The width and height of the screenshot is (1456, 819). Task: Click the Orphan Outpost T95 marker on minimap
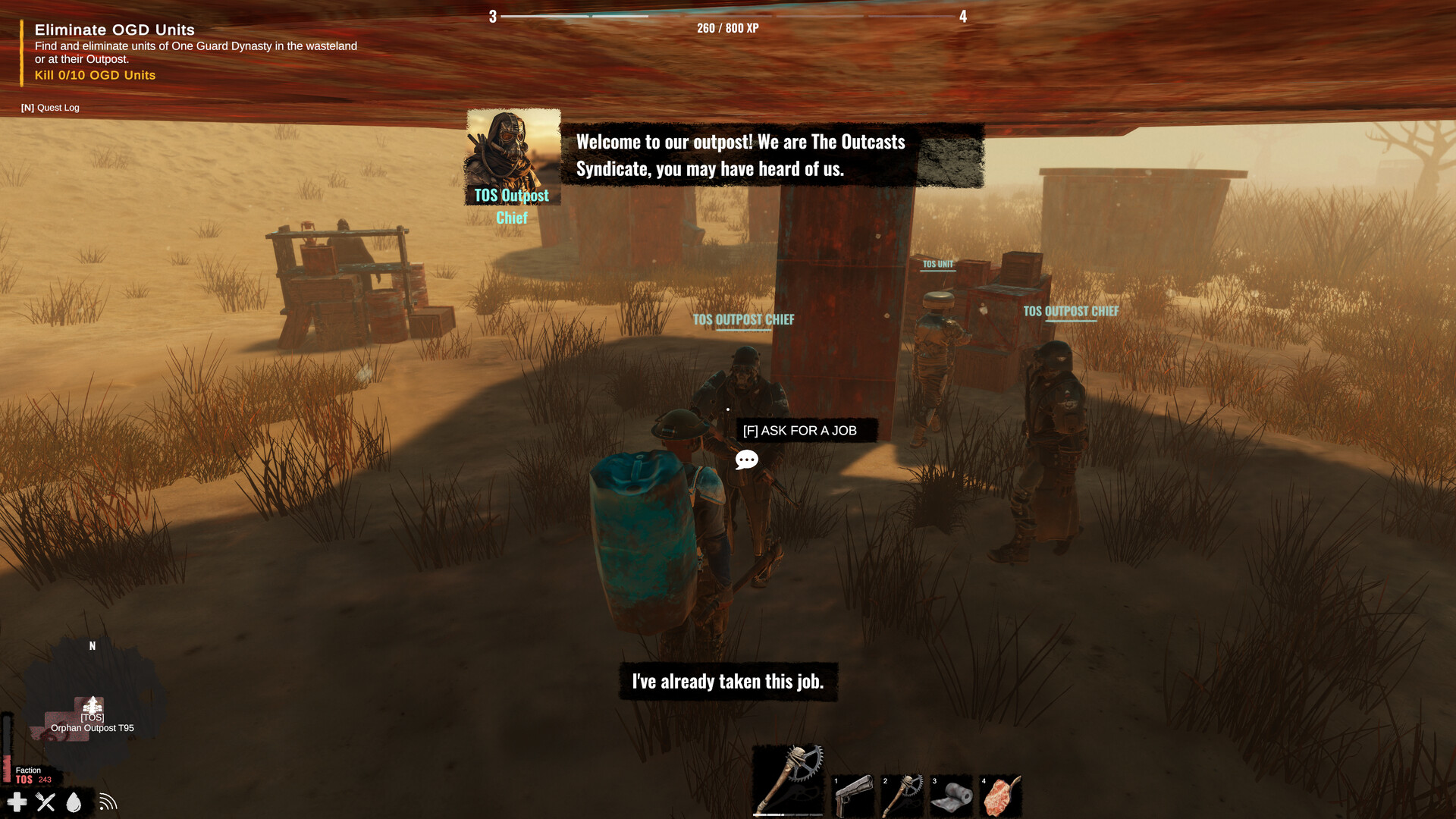91,705
